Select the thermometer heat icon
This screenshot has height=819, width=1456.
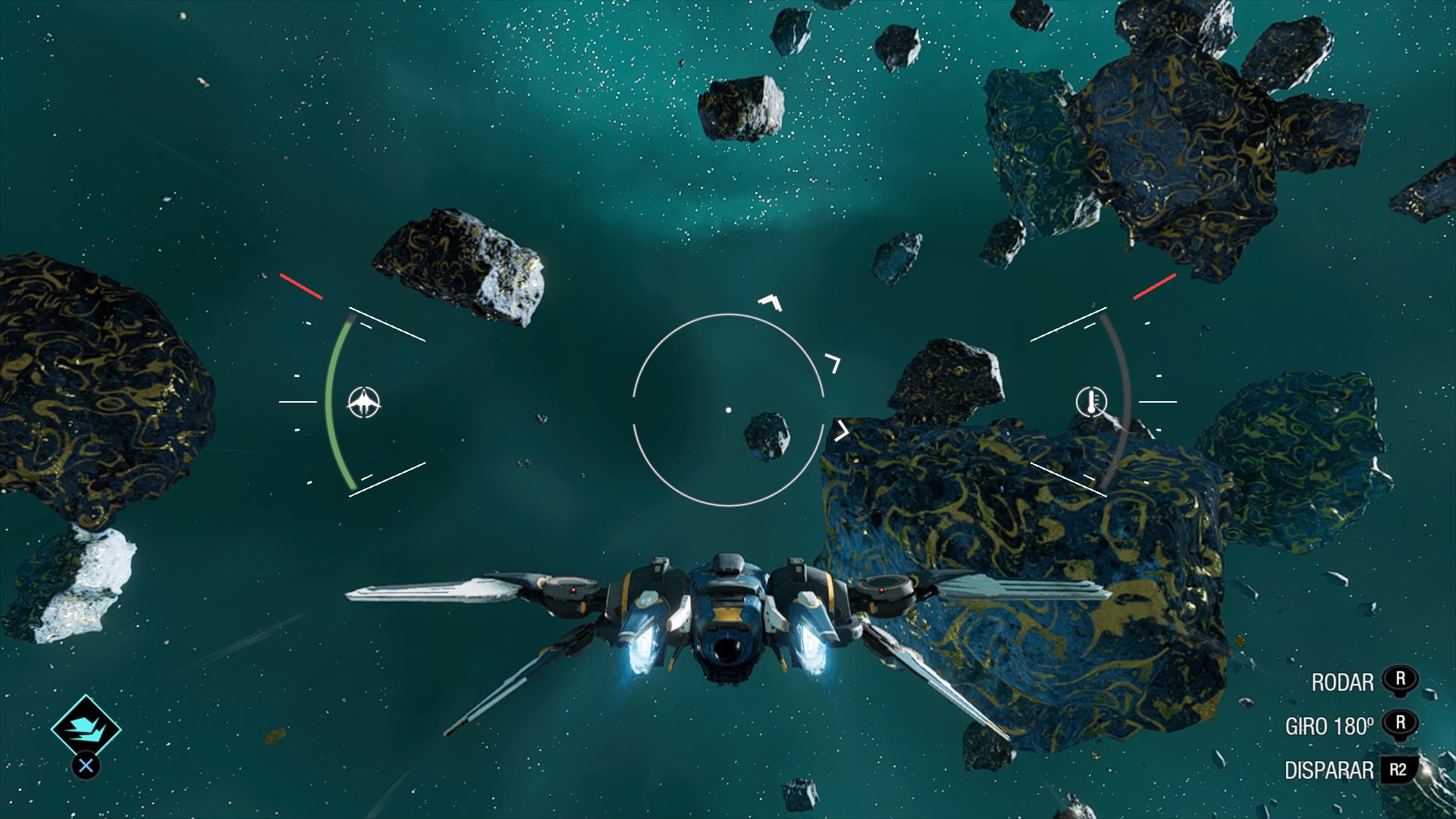tap(1091, 401)
